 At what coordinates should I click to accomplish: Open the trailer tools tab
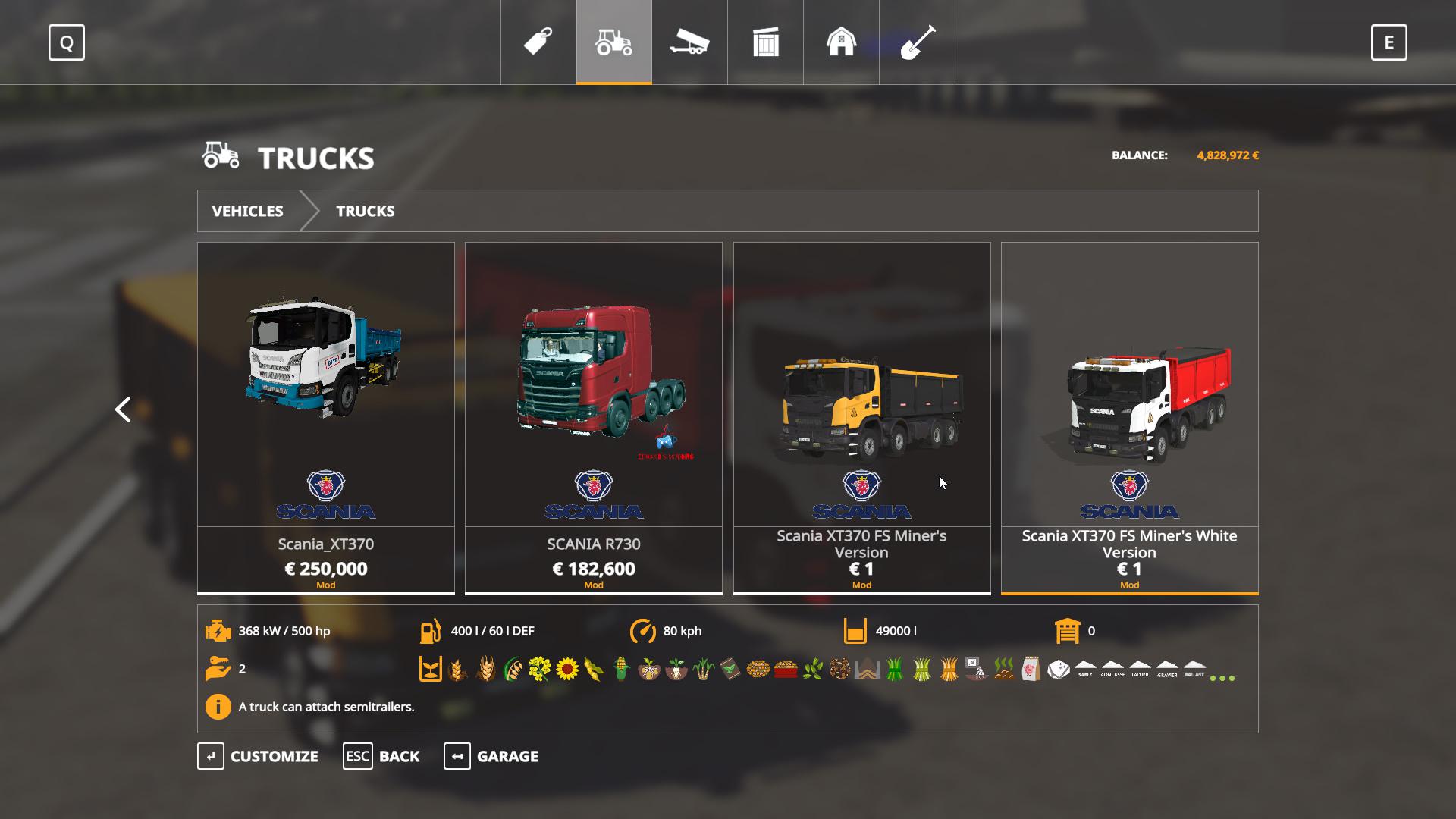coord(689,42)
